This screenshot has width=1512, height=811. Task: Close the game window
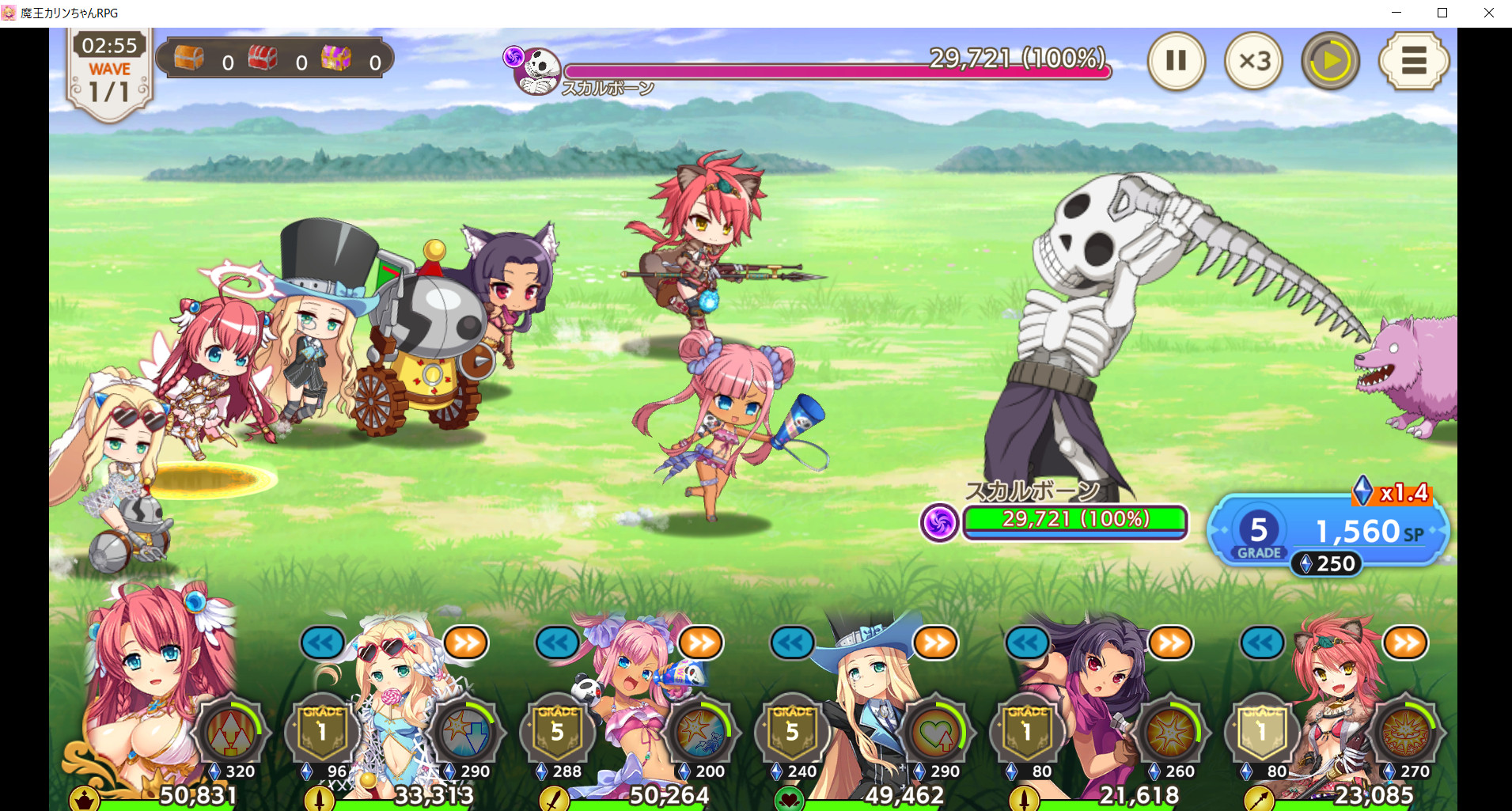tap(1488, 13)
